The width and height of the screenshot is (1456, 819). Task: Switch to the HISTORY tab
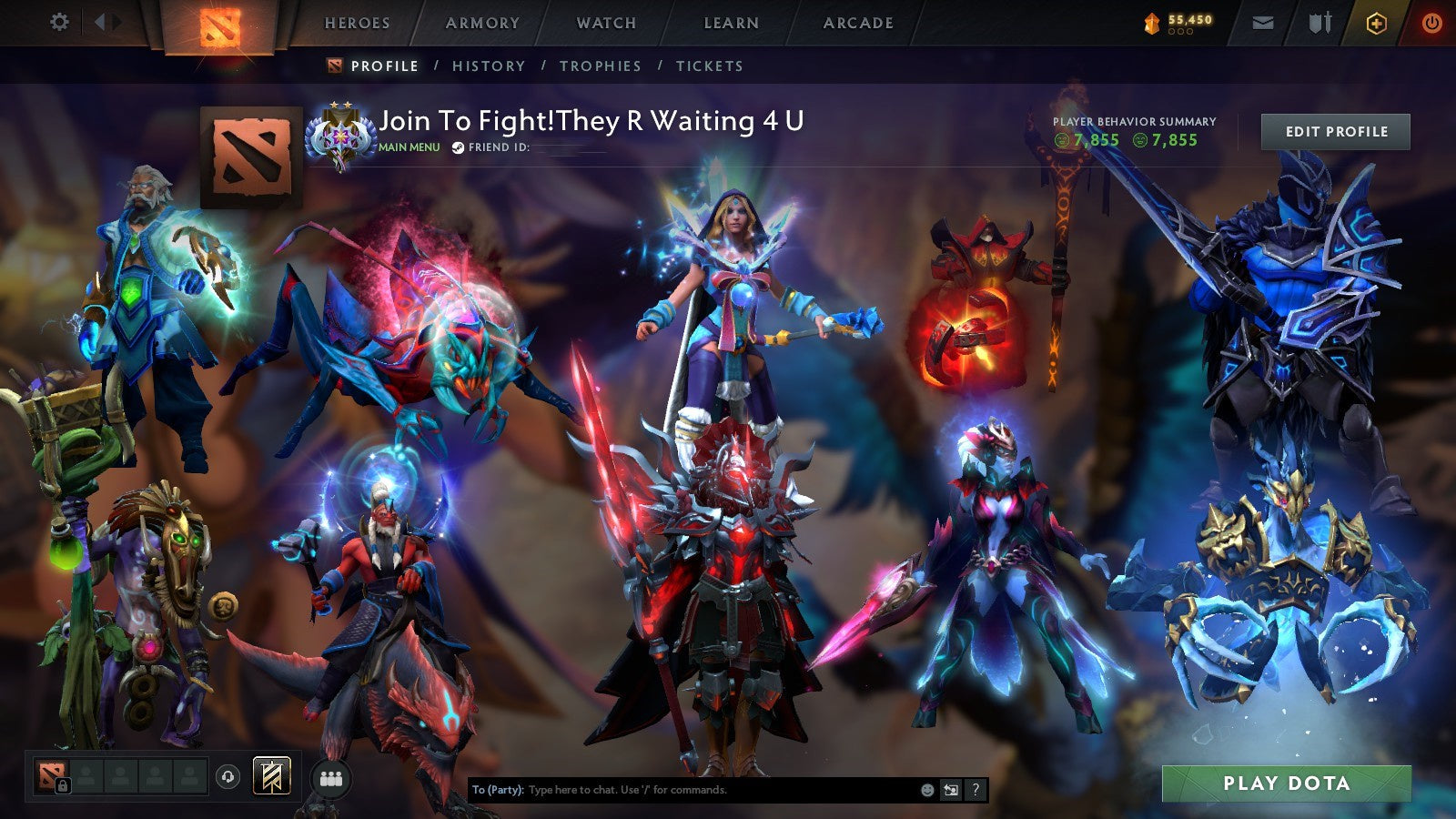pyautogui.click(x=491, y=66)
